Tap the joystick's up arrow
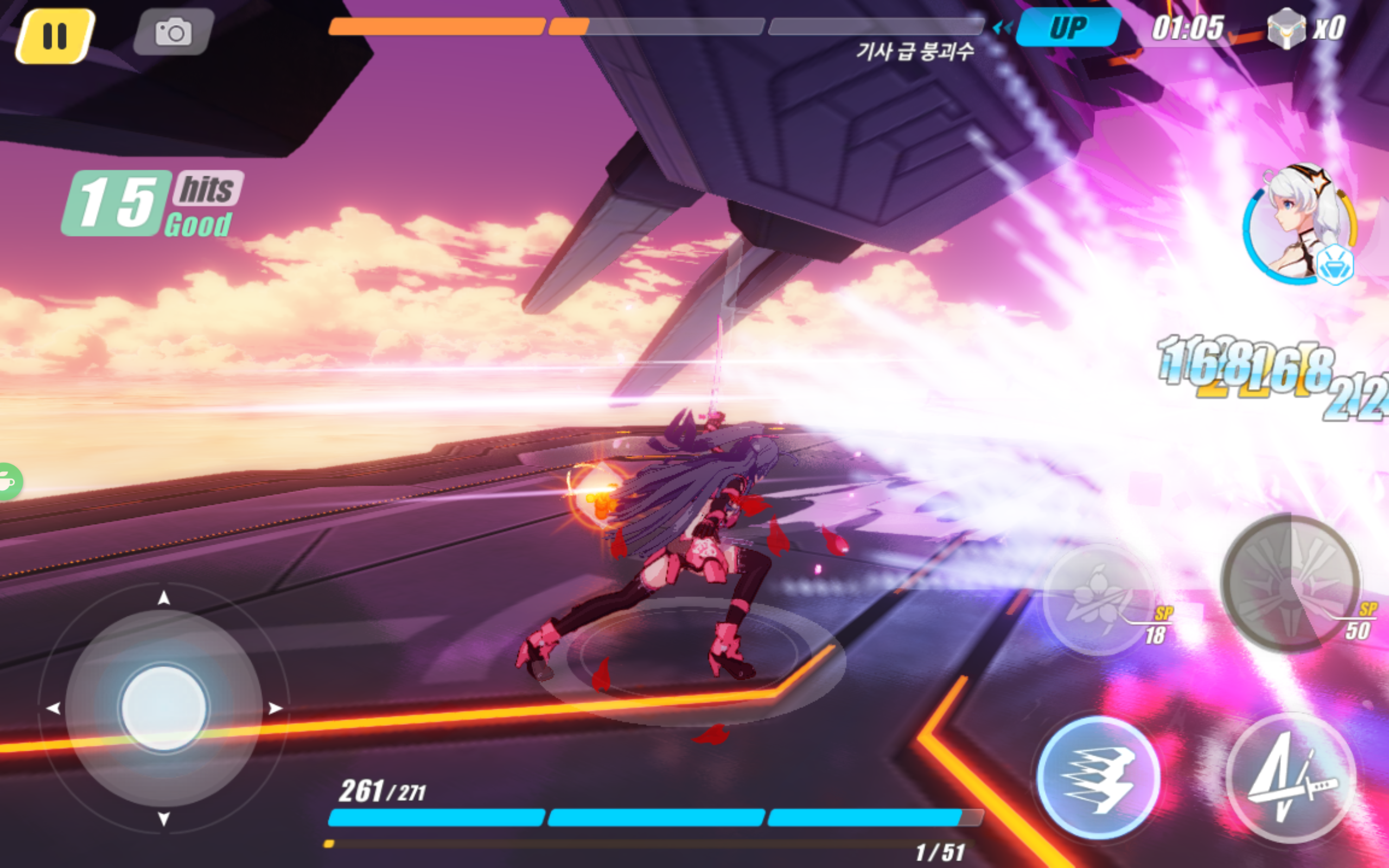1389x868 pixels. 163,599
